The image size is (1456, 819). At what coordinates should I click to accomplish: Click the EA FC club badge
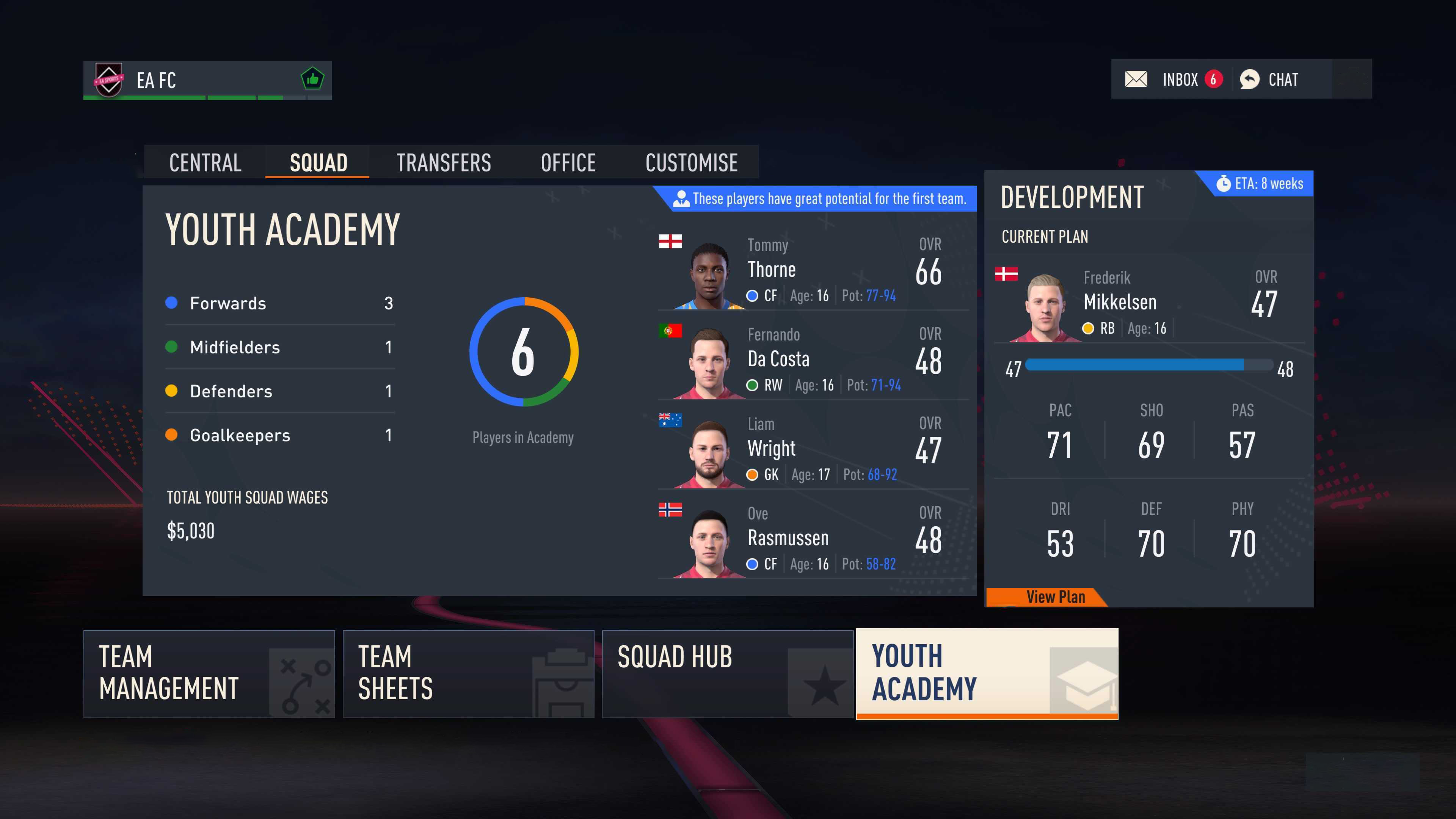coord(108,80)
